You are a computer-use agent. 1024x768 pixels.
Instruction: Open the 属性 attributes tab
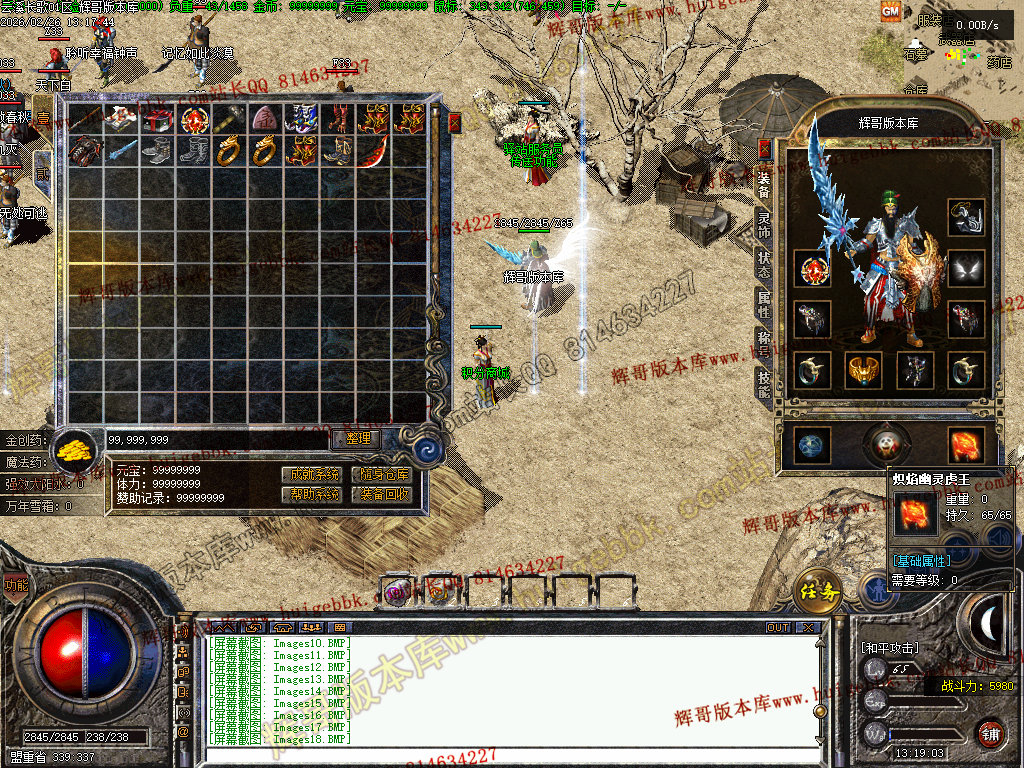click(x=764, y=306)
